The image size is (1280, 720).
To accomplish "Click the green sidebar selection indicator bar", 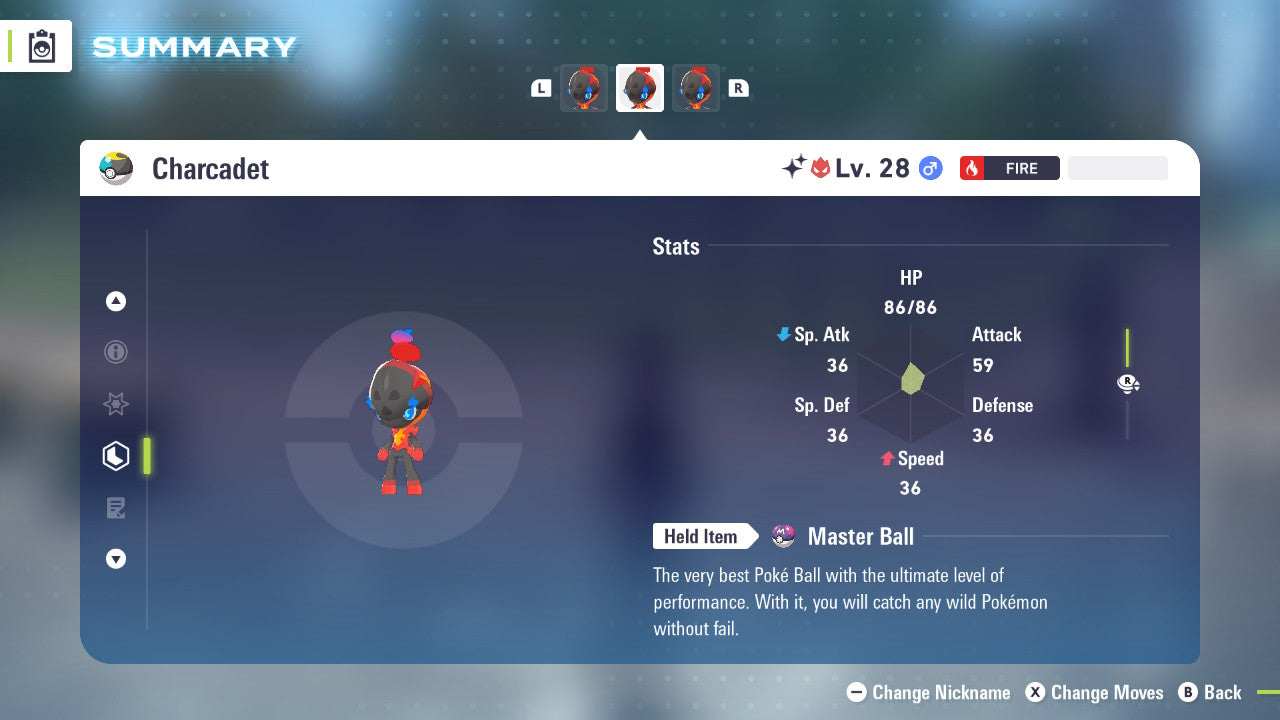I will [x=148, y=455].
